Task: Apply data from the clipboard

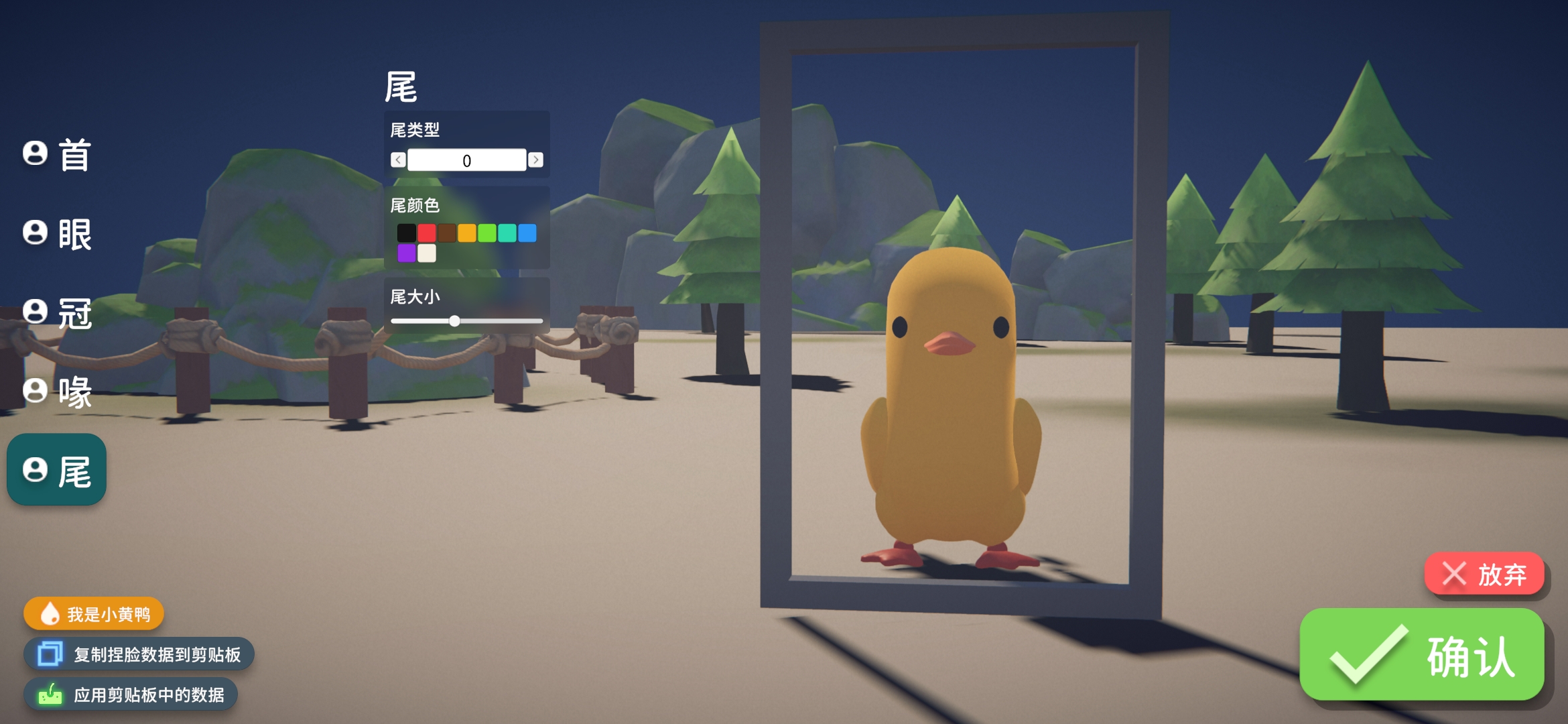Action: coord(131,695)
